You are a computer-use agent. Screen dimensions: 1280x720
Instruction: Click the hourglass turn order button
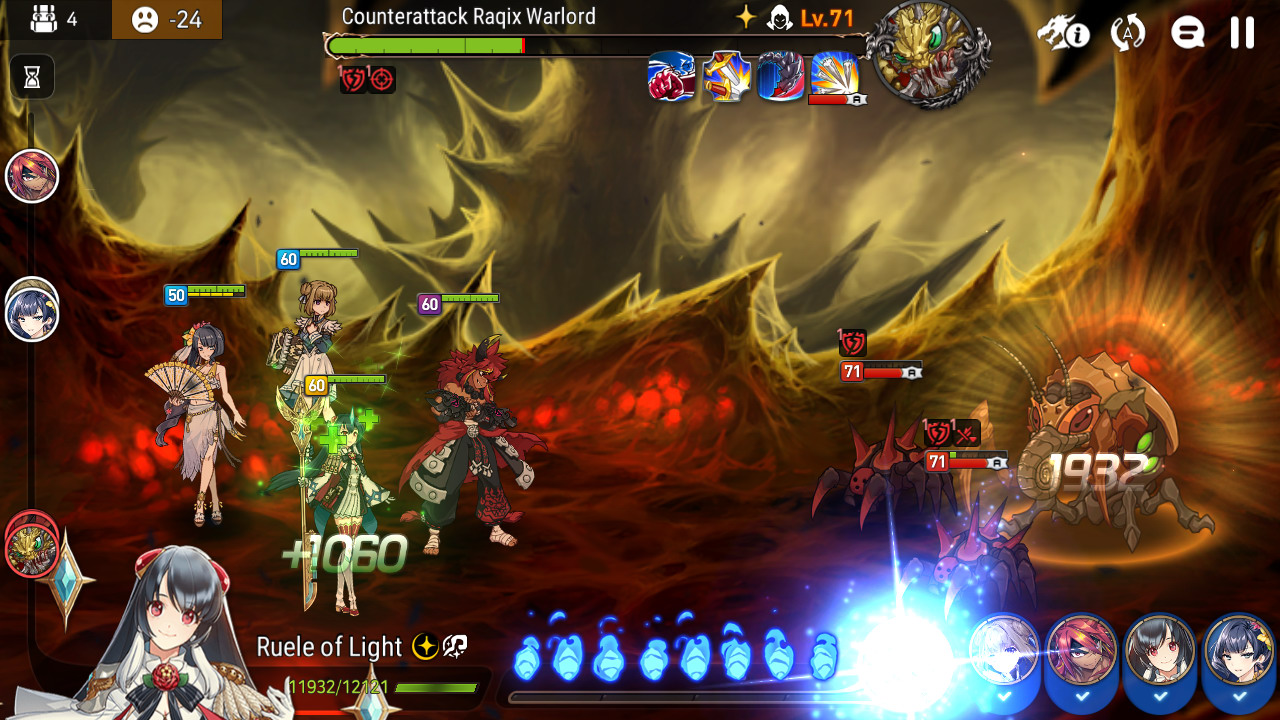pyautogui.click(x=32, y=77)
